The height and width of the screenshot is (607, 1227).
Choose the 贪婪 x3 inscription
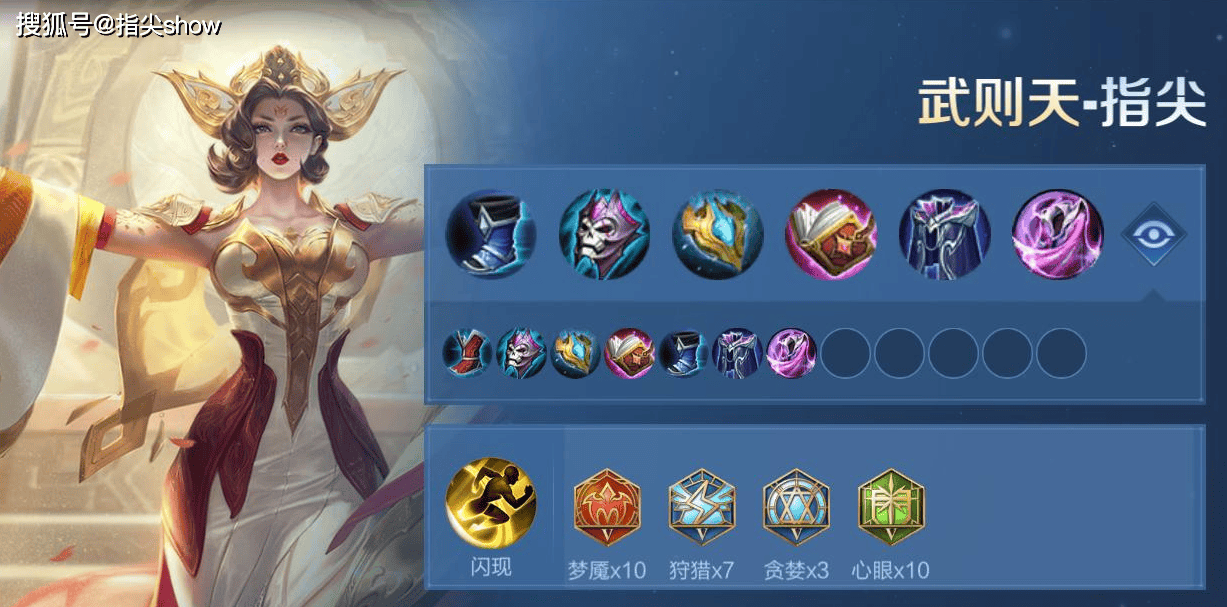coord(796,507)
